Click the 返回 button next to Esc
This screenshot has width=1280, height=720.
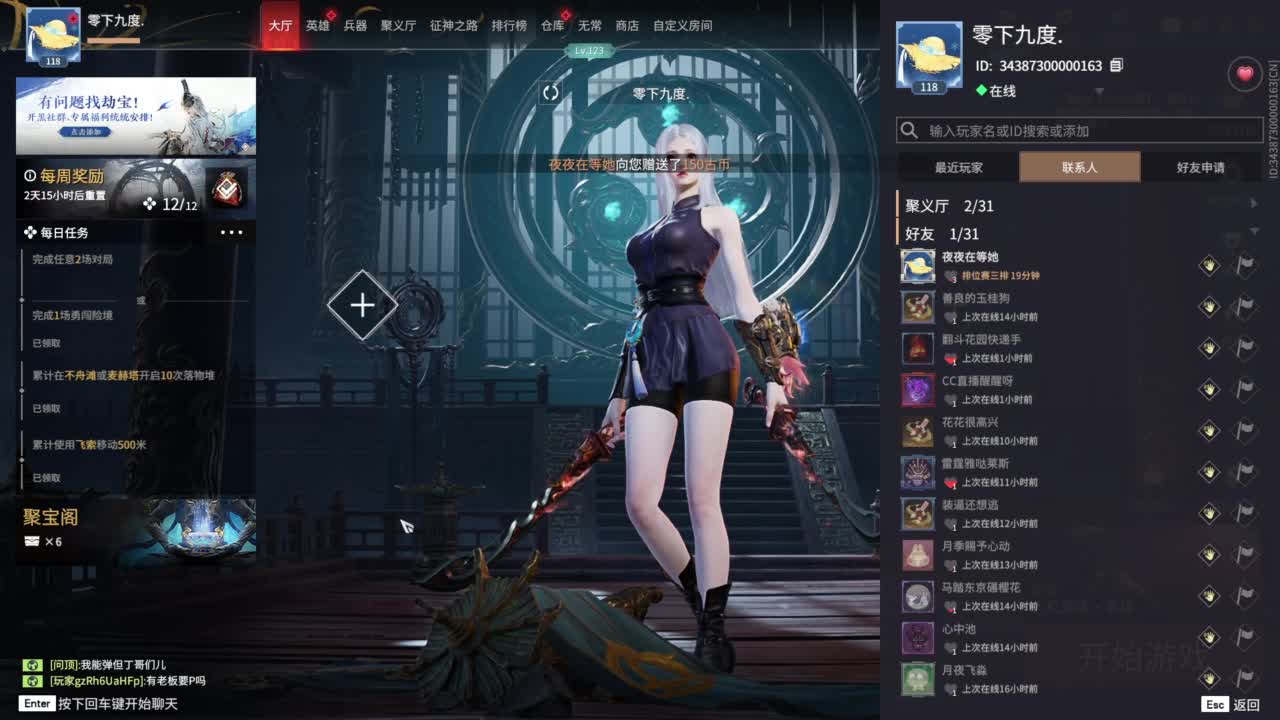(1248, 702)
